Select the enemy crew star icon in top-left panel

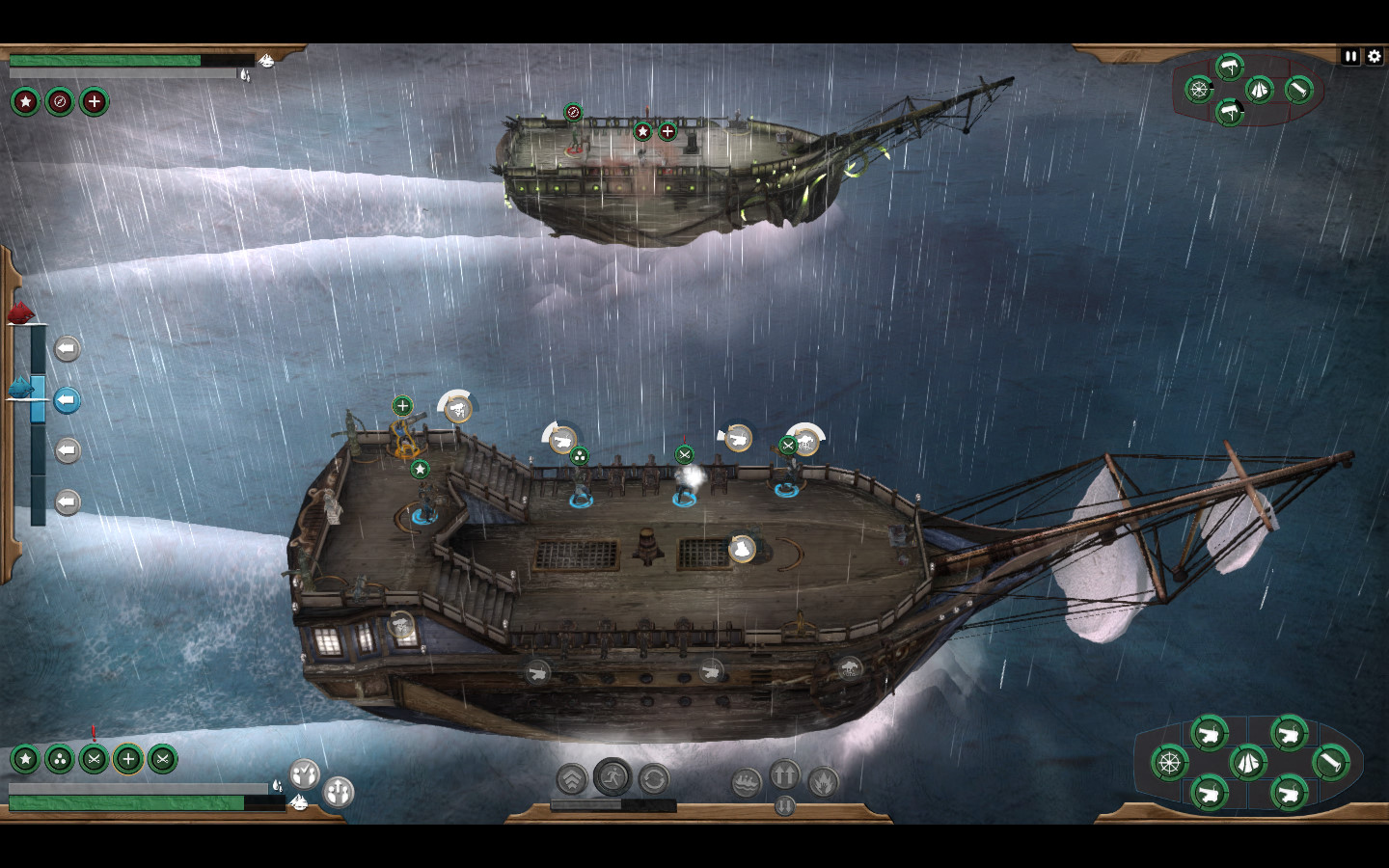point(26,101)
